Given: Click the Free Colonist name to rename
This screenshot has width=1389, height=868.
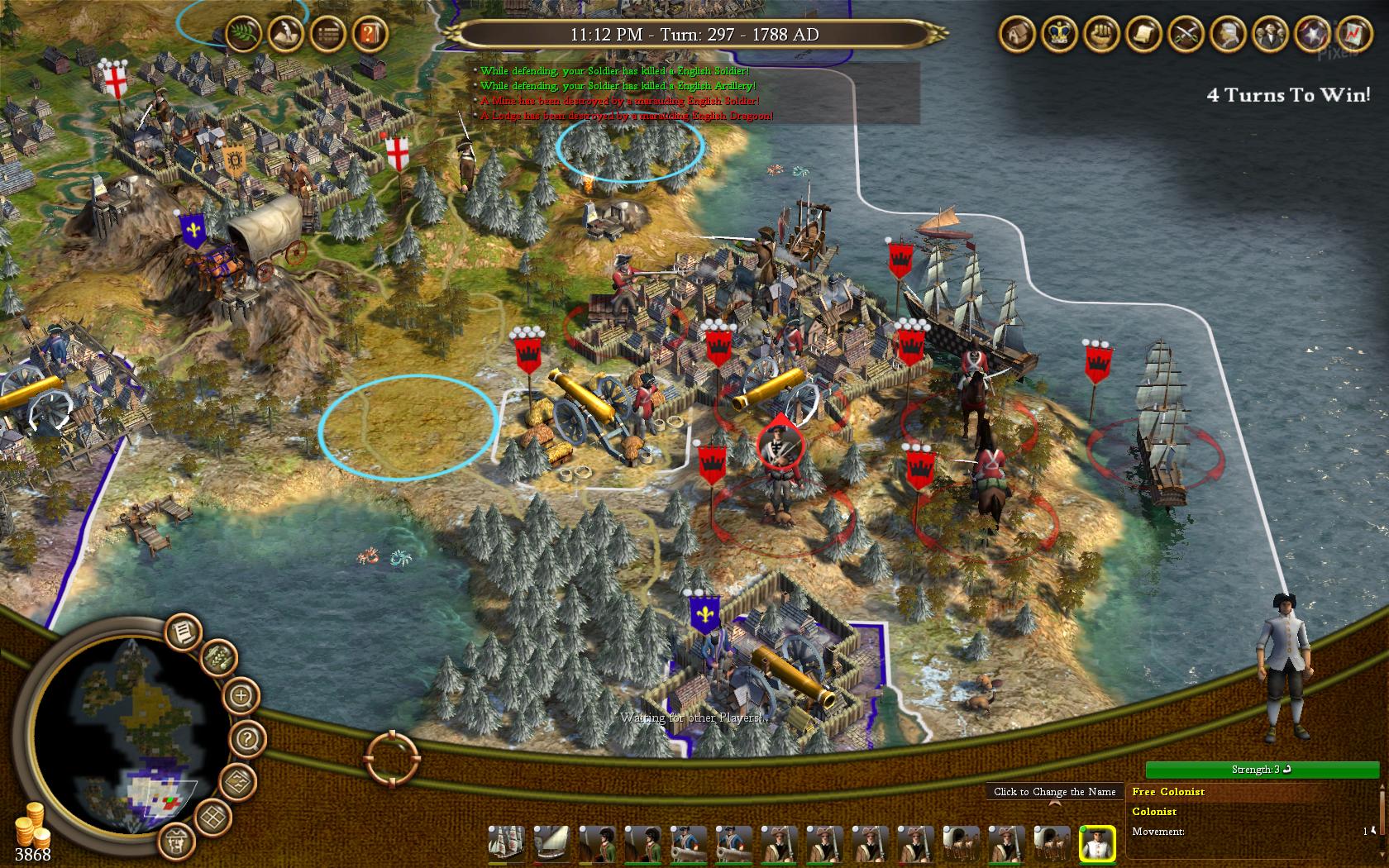Looking at the screenshot, I should click(x=1168, y=792).
